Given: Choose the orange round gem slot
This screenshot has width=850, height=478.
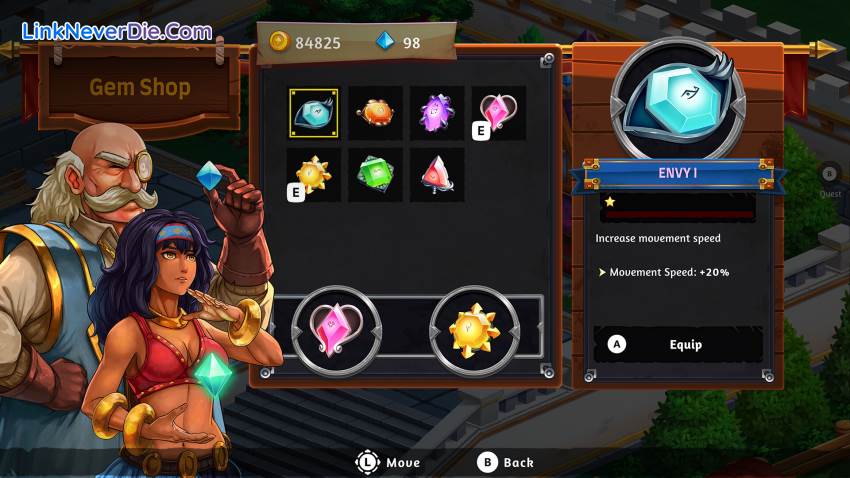Looking at the screenshot, I should tap(376, 113).
